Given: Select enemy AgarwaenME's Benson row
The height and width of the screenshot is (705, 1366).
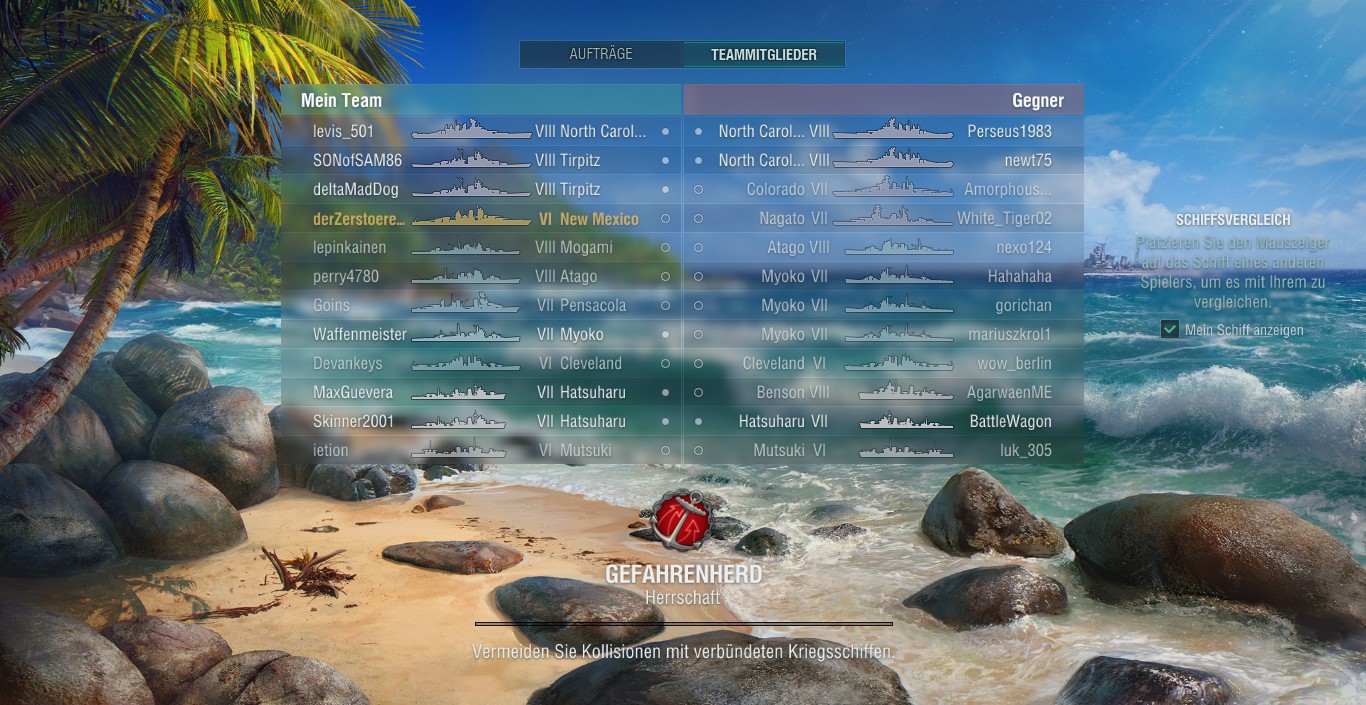Looking at the screenshot, I should pos(884,392).
